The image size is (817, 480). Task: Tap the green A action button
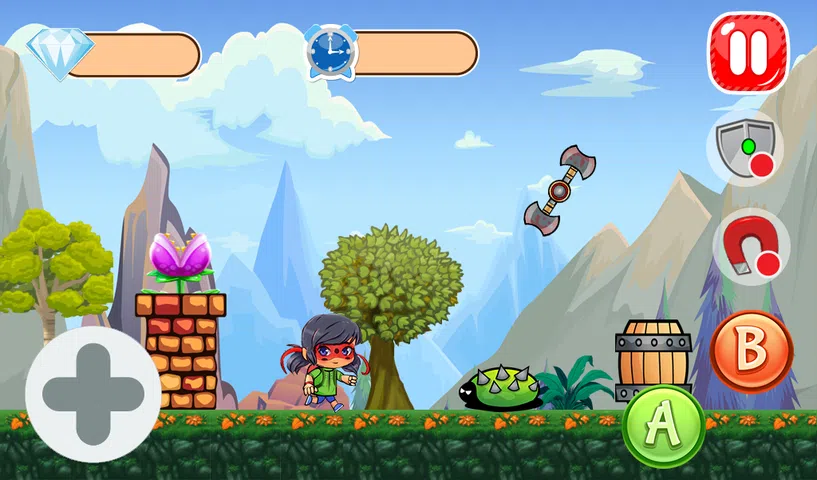[663, 426]
